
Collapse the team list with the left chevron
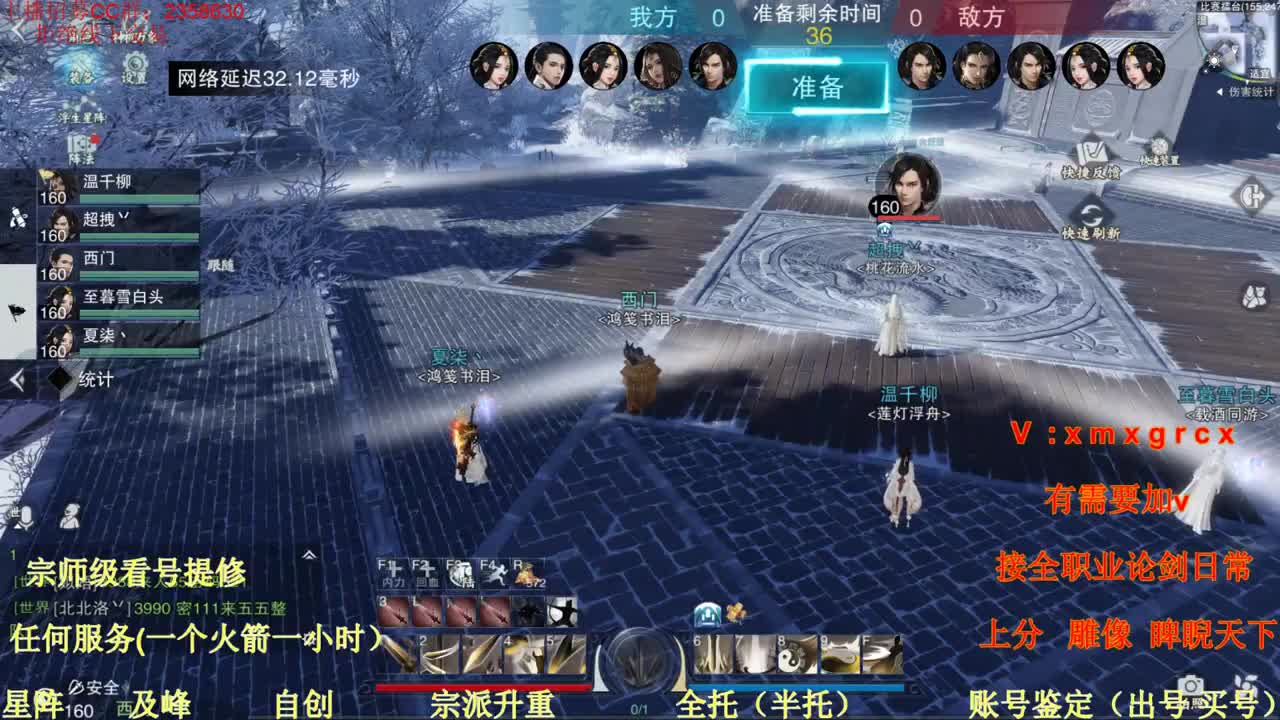[x=17, y=378]
